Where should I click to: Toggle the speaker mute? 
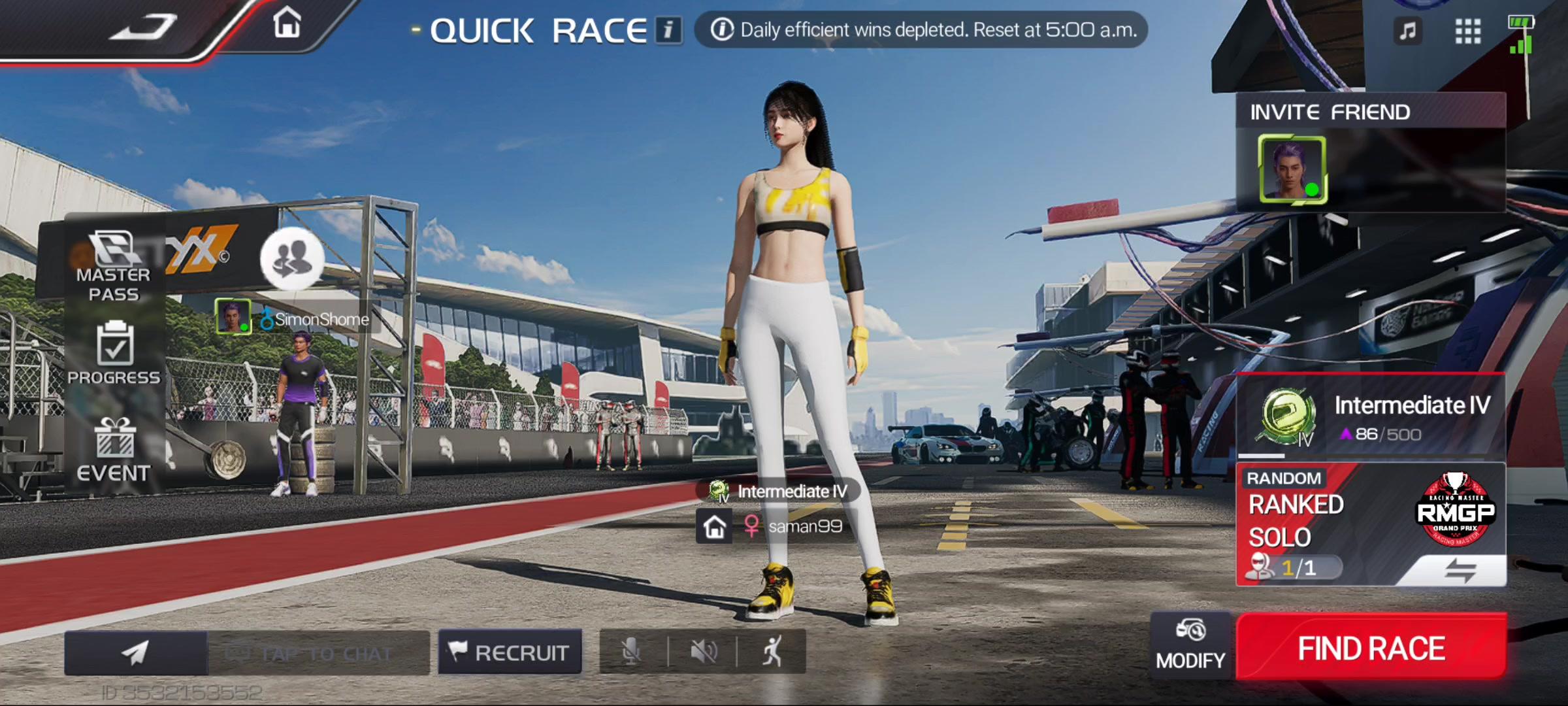click(x=704, y=652)
